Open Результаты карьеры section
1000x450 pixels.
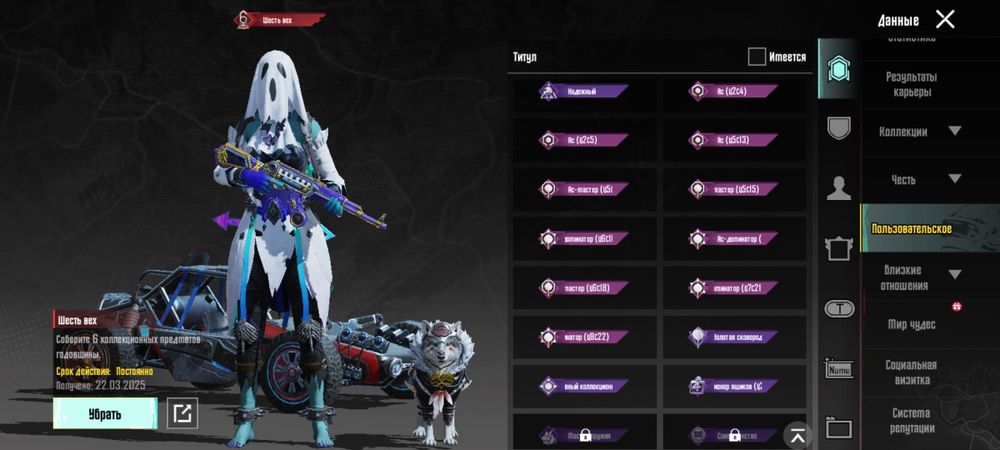[910, 84]
